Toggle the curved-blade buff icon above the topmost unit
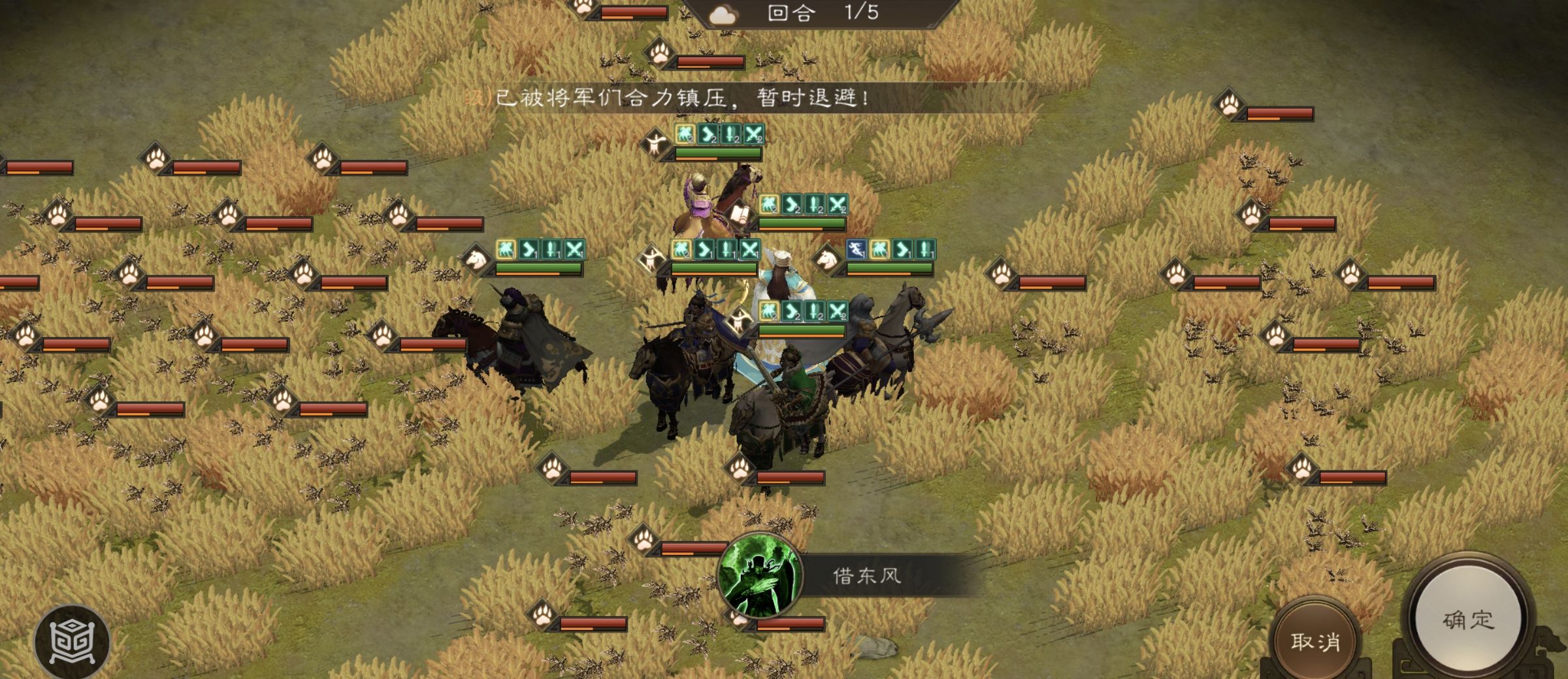Screen dimensions: 1568x679 coord(708,134)
